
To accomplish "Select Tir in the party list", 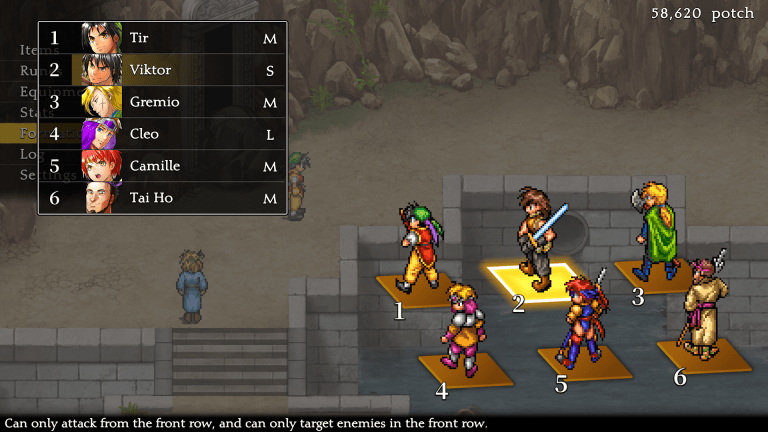I will (x=163, y=39).
